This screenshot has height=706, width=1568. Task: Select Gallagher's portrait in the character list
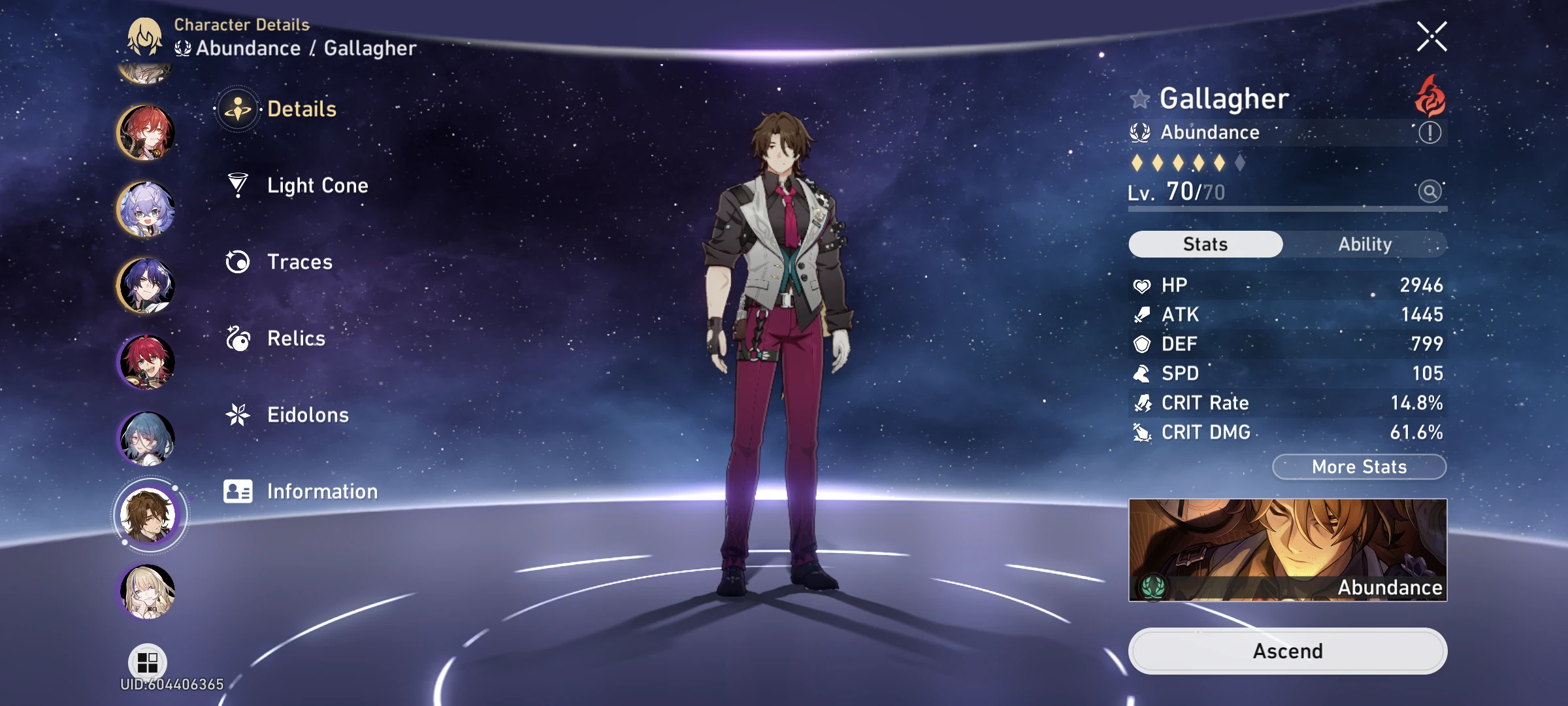(x=146, y=515)
